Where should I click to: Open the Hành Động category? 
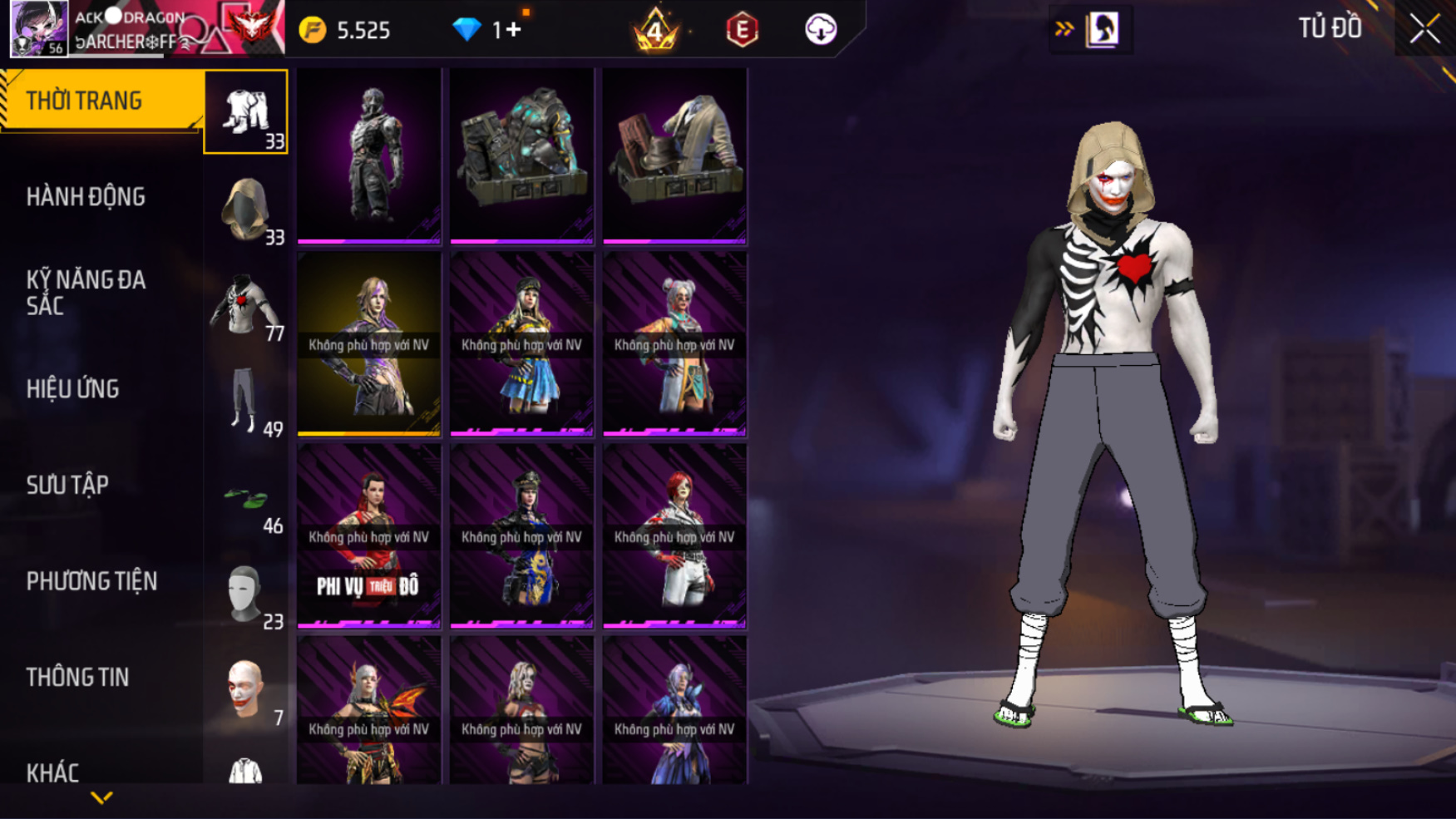tap(86, 197)
